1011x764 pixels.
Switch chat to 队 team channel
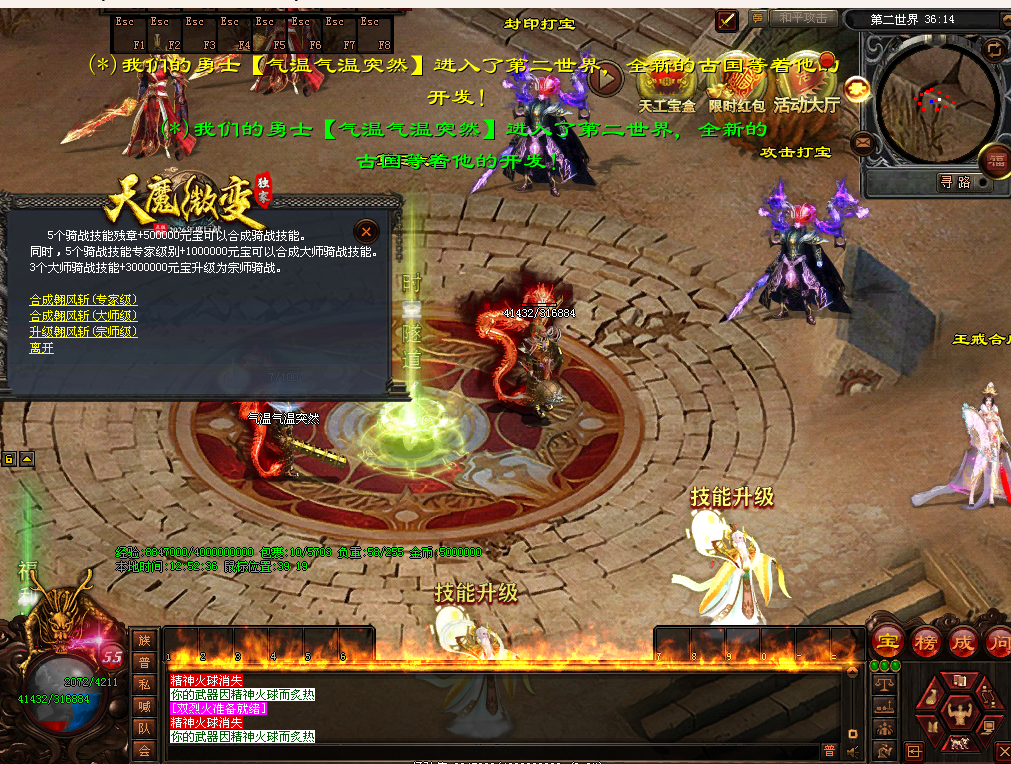click(x=144, y=728)
